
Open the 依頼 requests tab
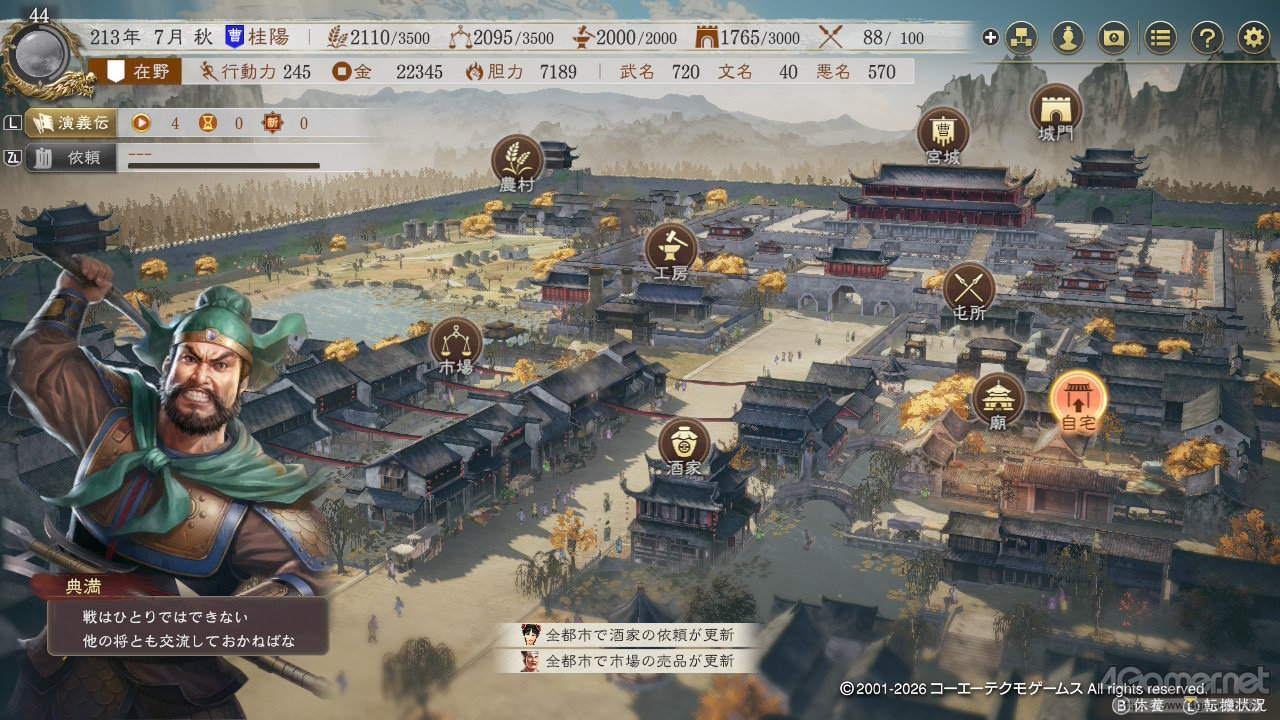click(70, 157)
